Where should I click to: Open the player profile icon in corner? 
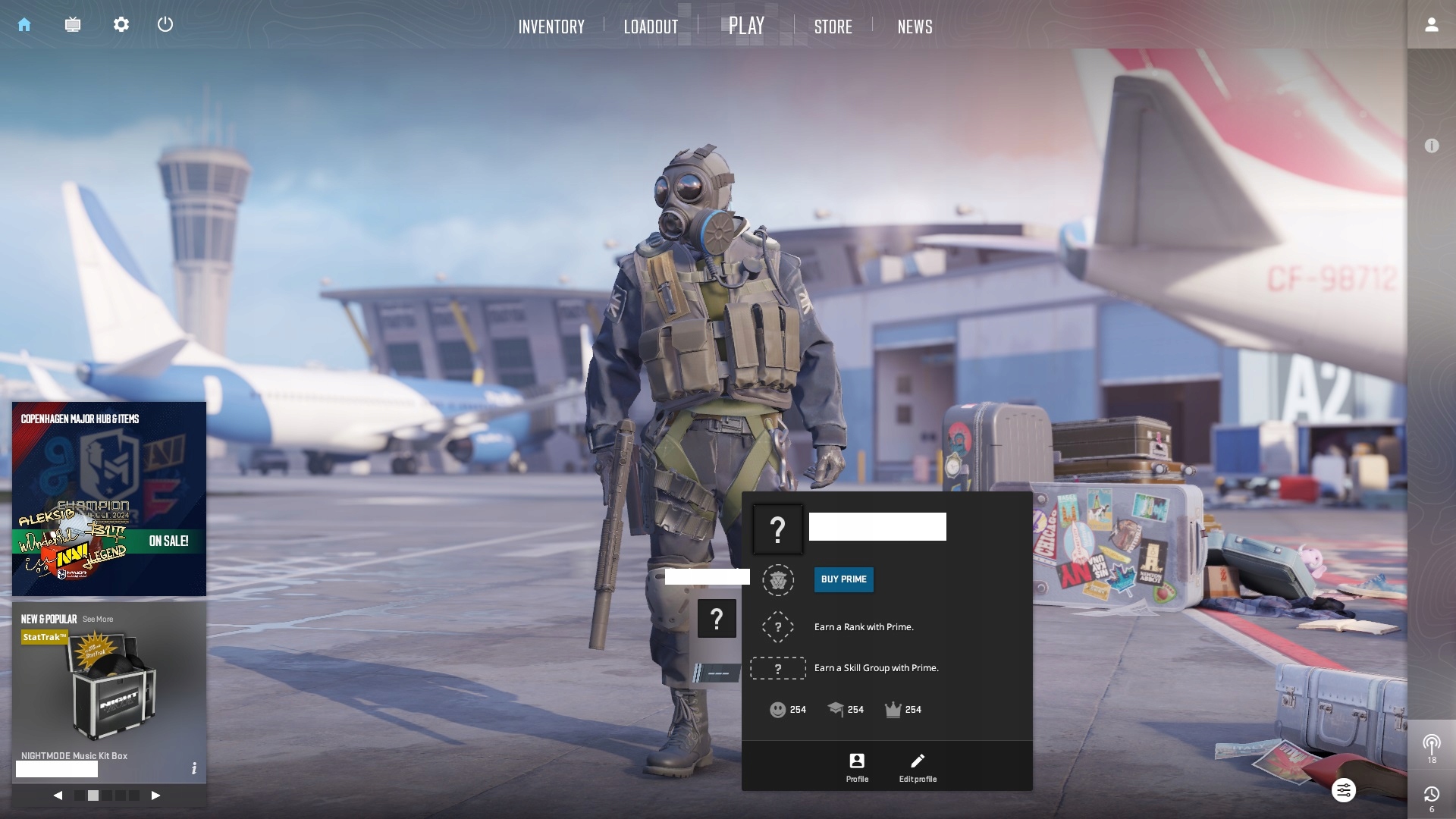click(x=1431, y=25)
